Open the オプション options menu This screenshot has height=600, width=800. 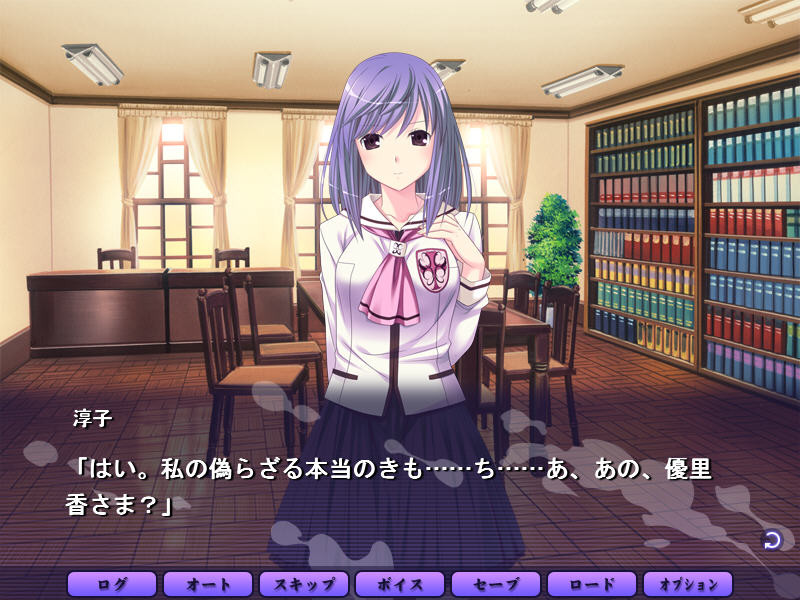click(688, 584)
